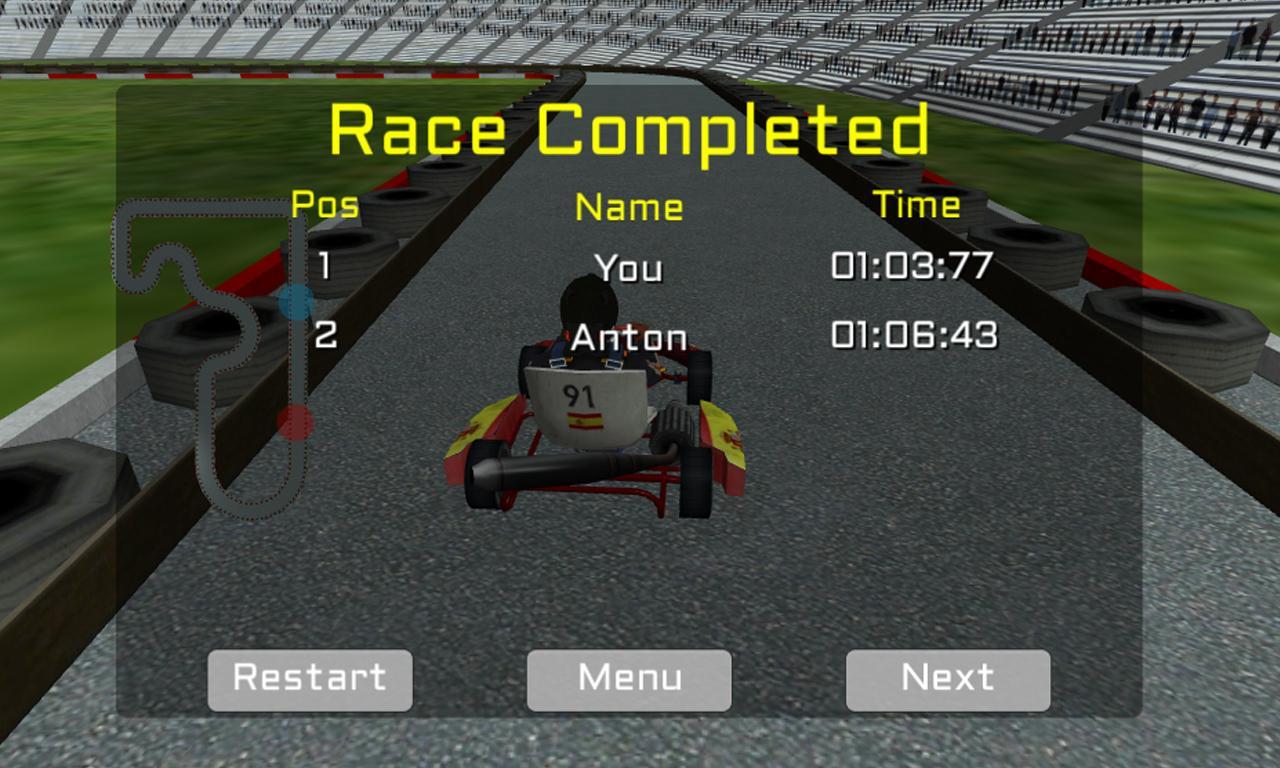Click the Pos column header
This screenshot has width=1280, height=768.
click(322, 207)
